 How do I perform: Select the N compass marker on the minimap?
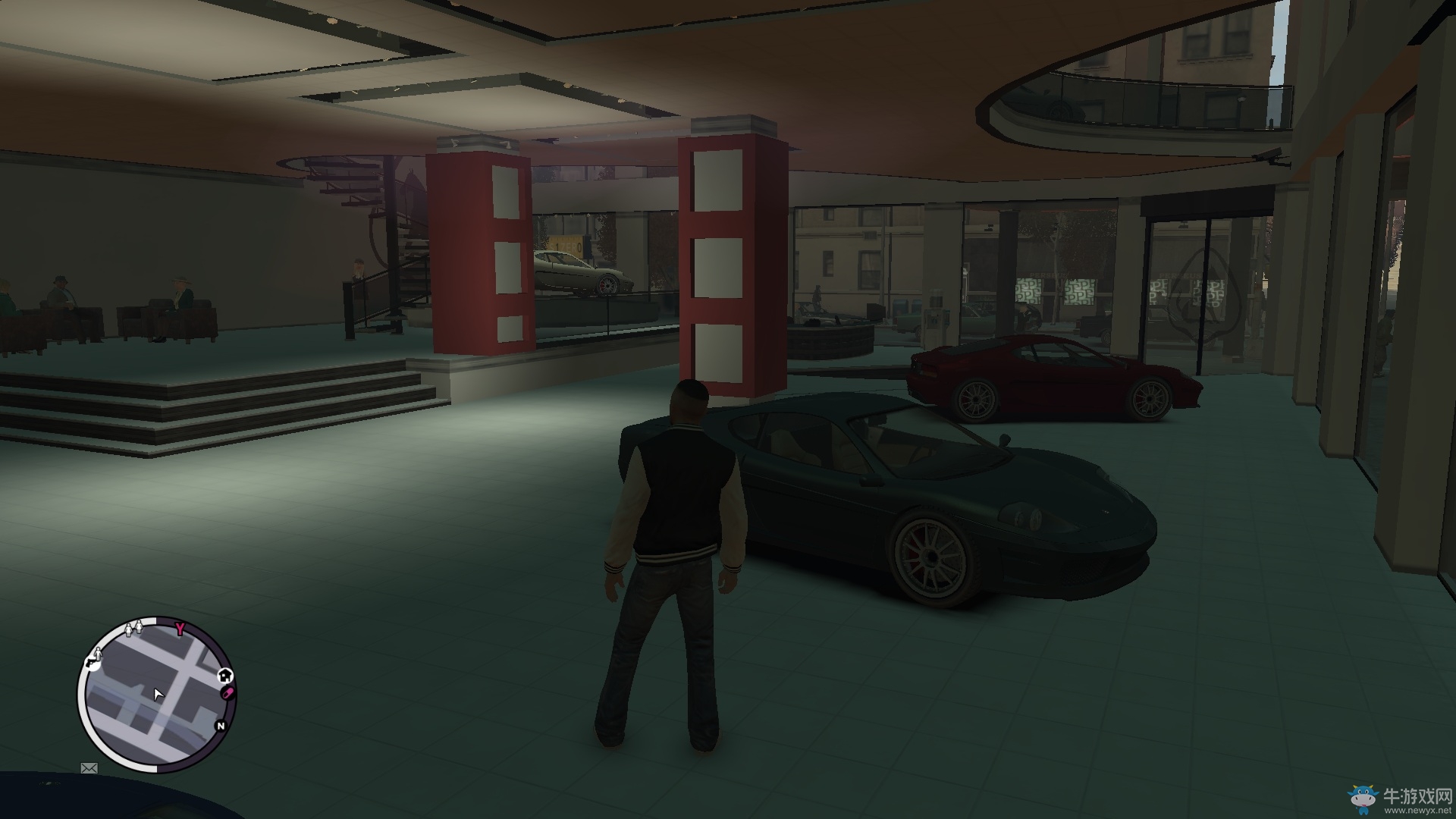click(221, 726)
